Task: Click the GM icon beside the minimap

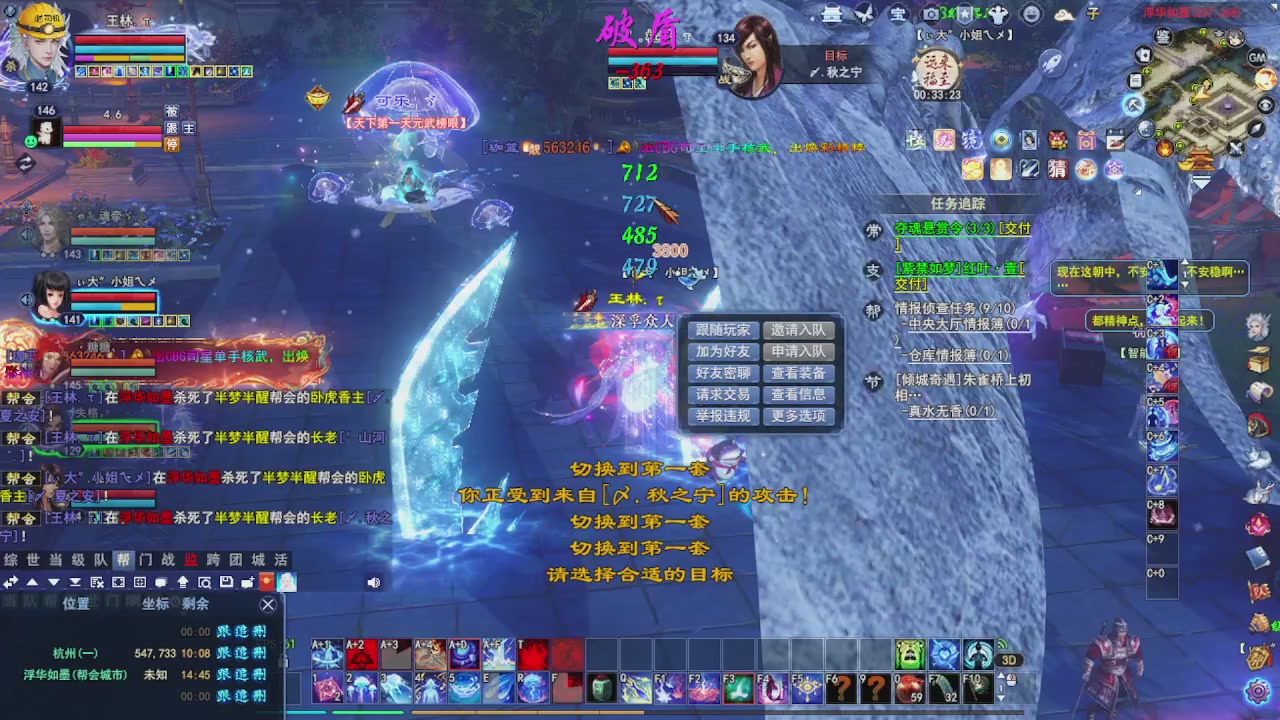Action: (1256, 58)
